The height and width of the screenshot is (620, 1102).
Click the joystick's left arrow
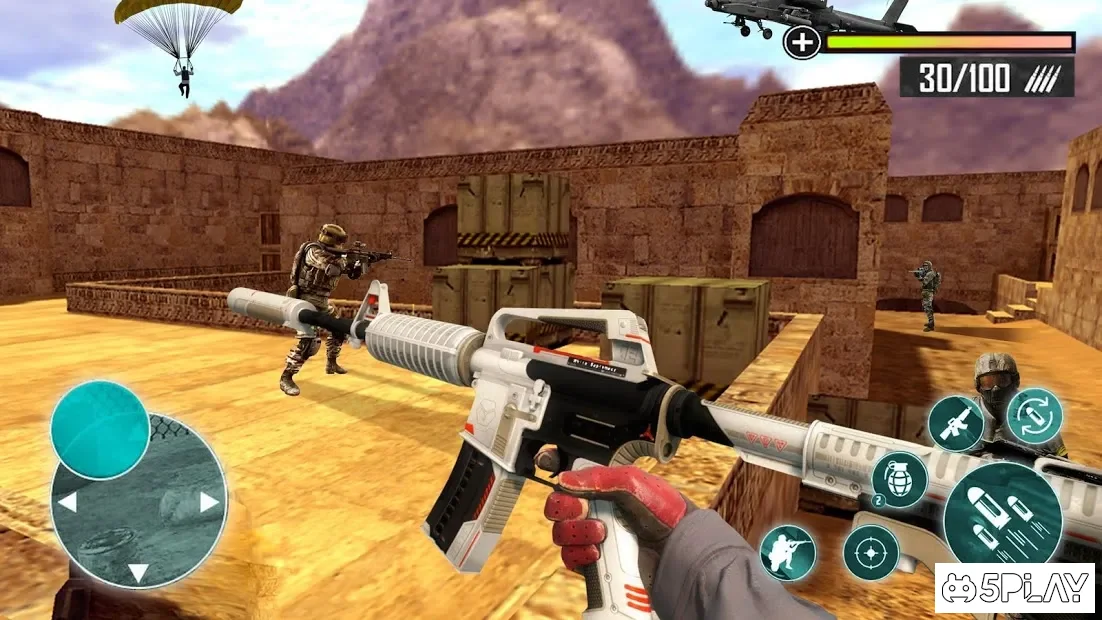[68, 502]
